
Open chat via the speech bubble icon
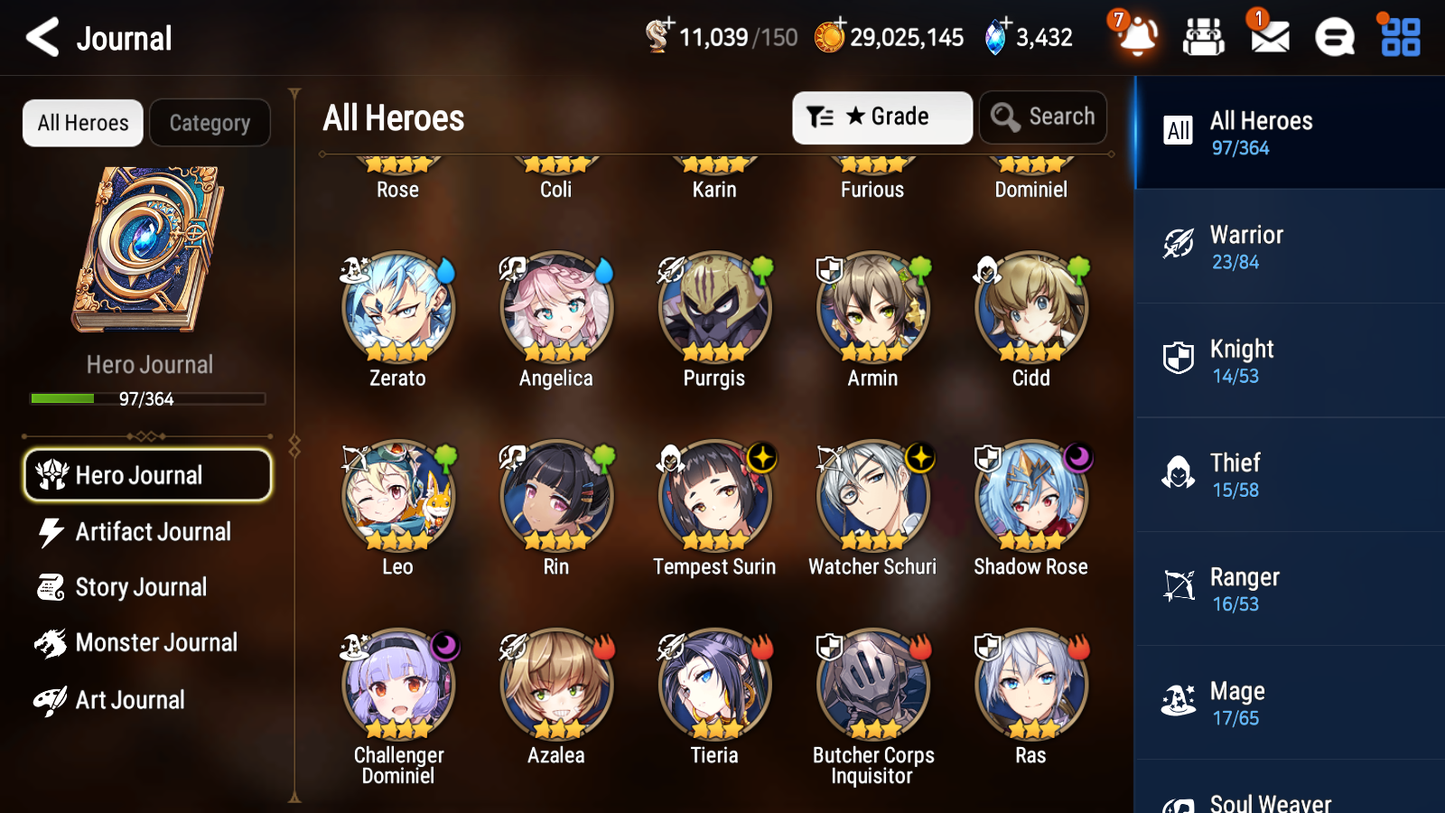pyautogui.click(x=1334, y=37)
